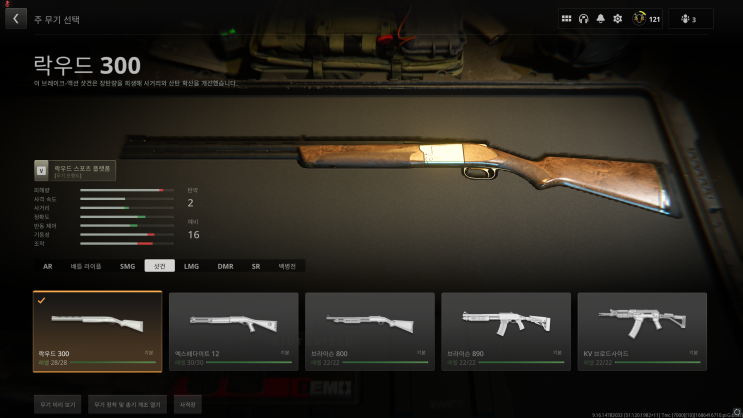Go back from weapon selection
The height and width of the screenshot is (418, 743).
click(15, 18)
